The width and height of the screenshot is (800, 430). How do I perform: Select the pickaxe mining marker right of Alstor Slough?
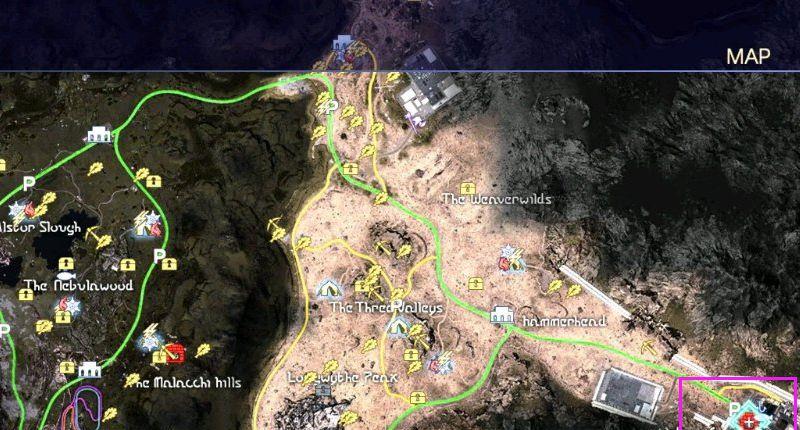[92, 236]
